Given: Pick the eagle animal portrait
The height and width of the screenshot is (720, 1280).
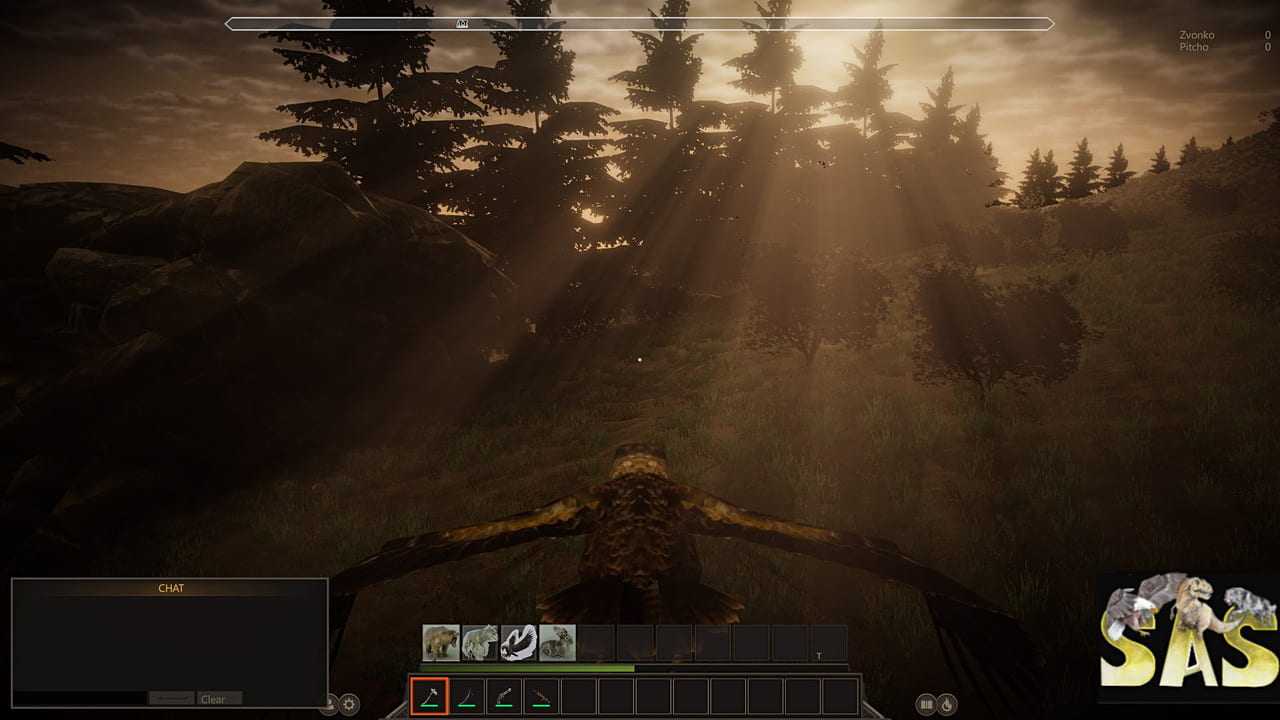Looking at the screenshot, I should click(x=519, y=642).
